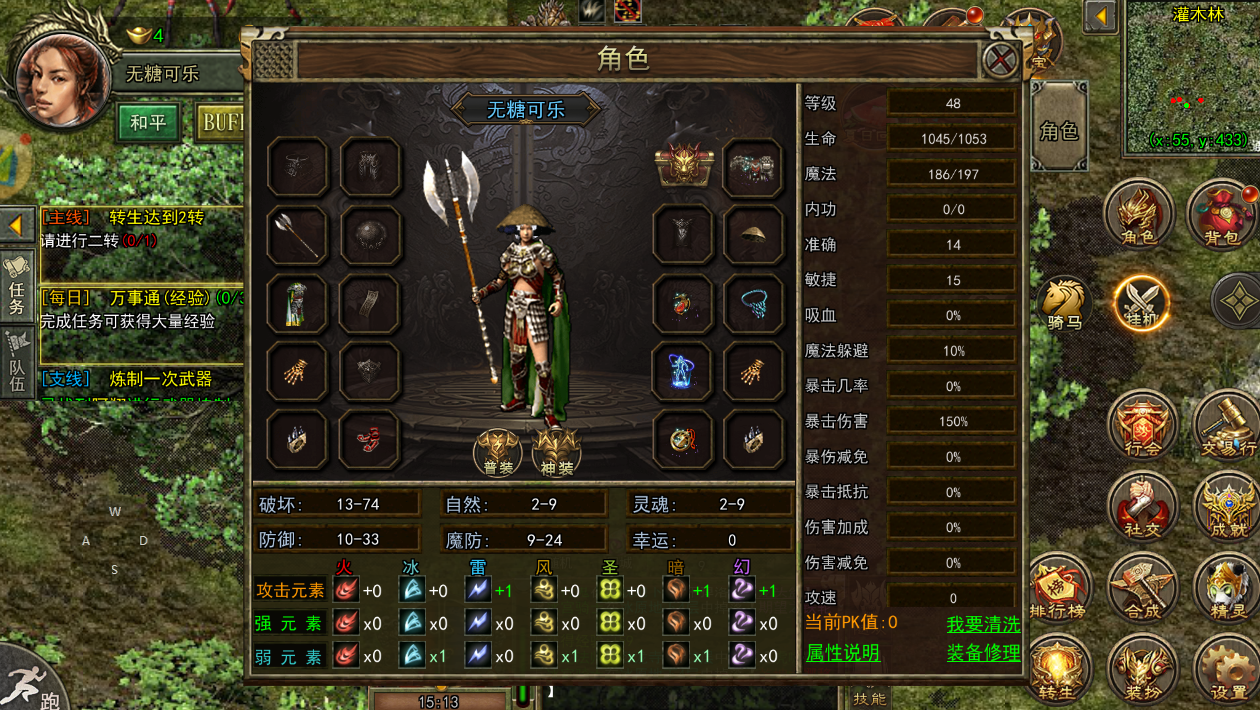Click the 灌木林 minimap
This screenshot has height=710, width=1260.
(1190, 80)
